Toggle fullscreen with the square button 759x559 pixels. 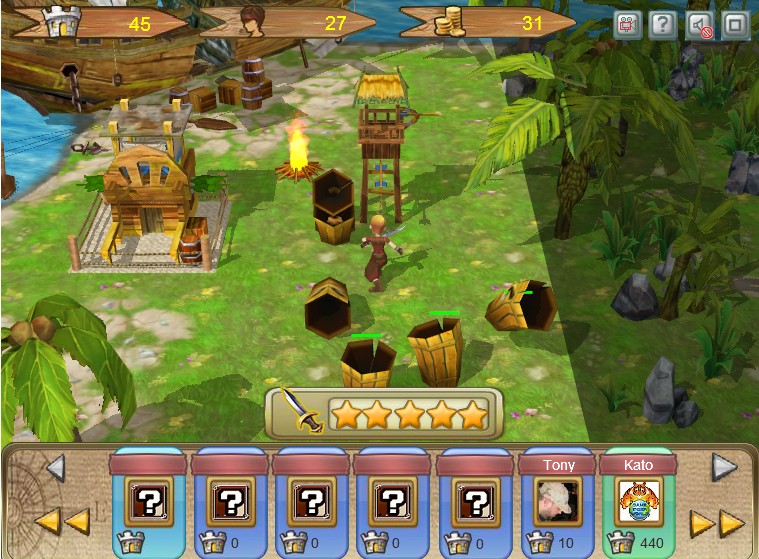click(735, 25)
